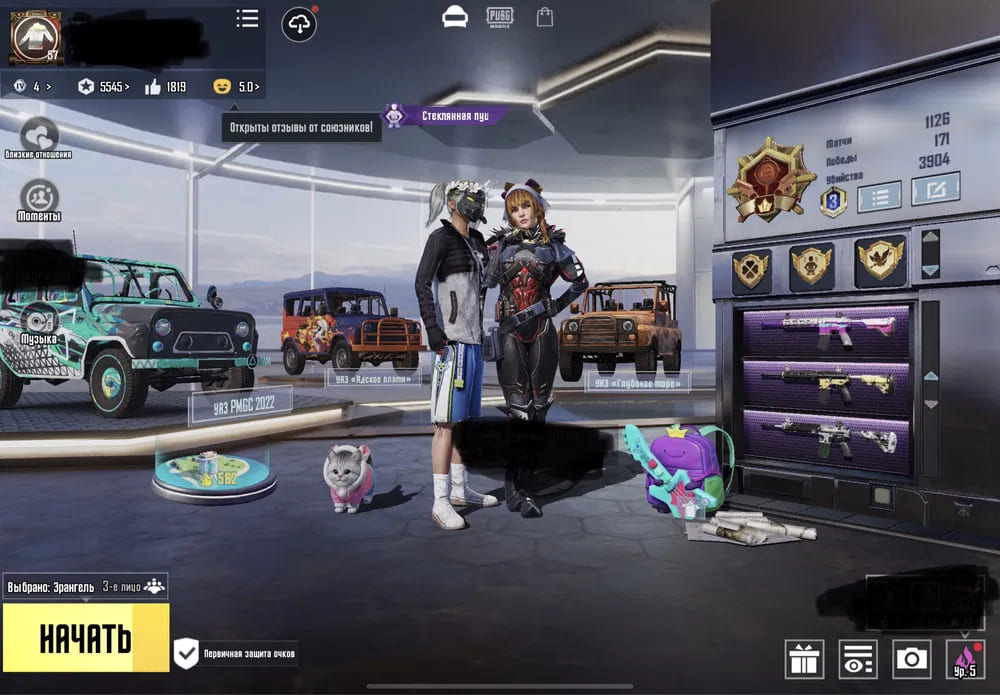Open the eye display settings icon
Viewport: 1000px width, 695px height.
pos(857,658)
